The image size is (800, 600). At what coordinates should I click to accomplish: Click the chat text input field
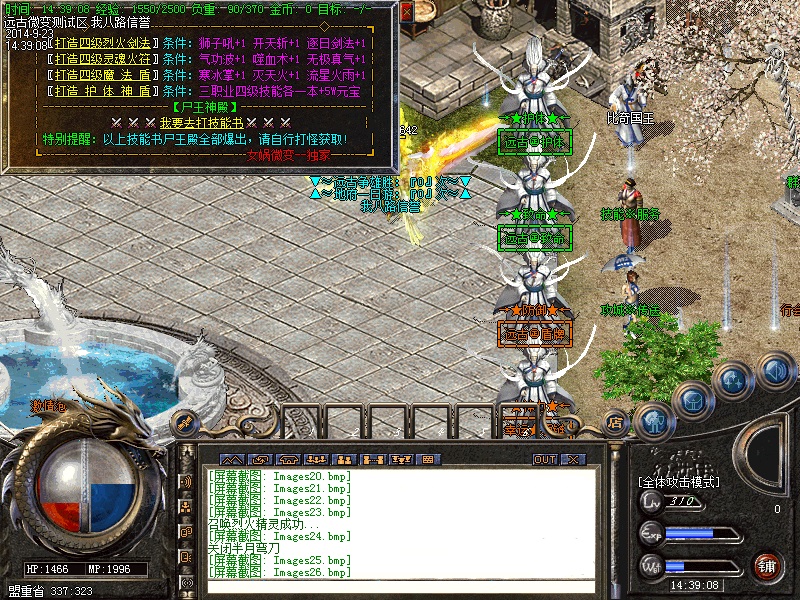click(400, 587)
